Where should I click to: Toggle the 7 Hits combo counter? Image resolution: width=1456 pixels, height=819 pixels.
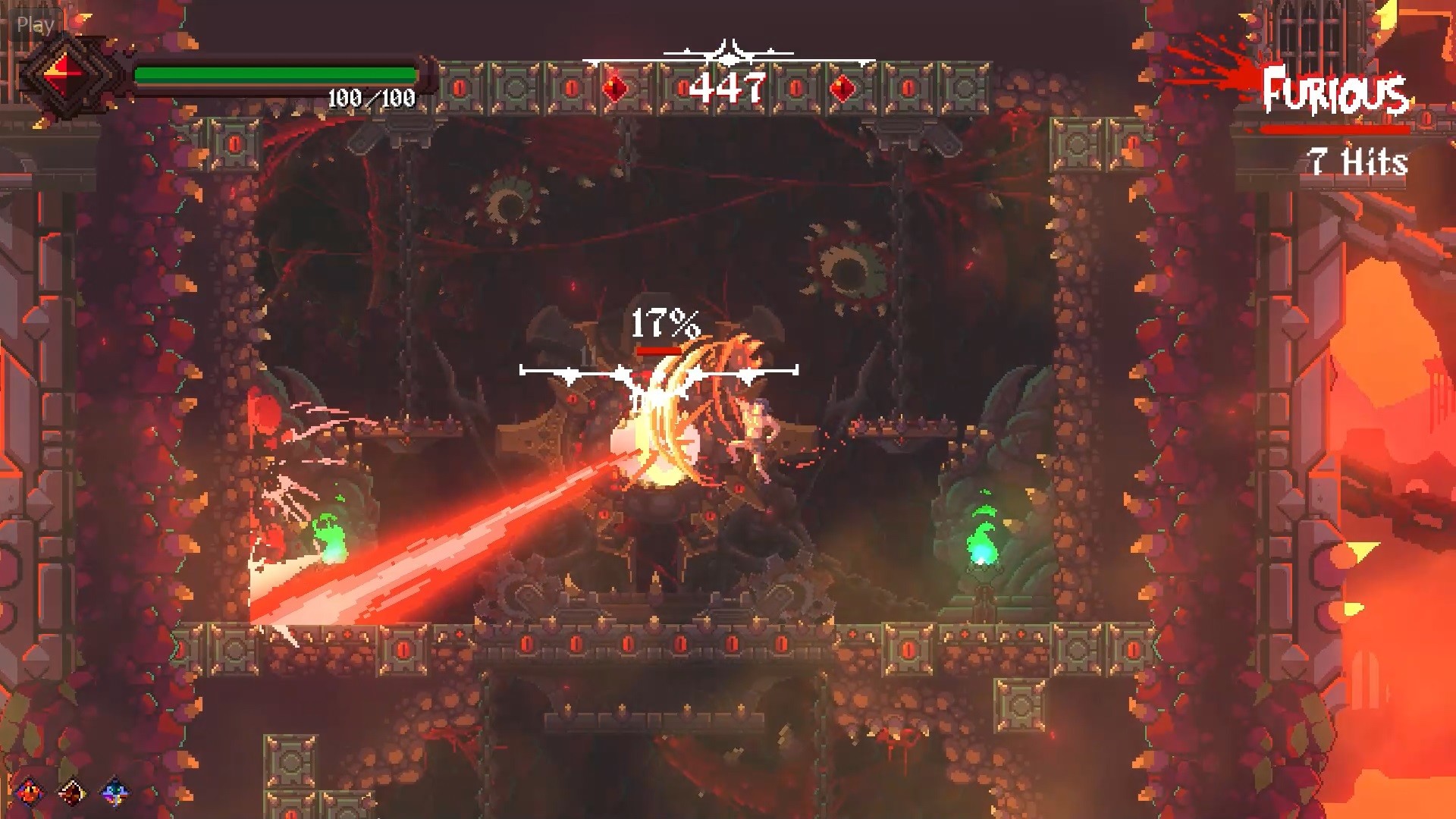point(1356,162)
